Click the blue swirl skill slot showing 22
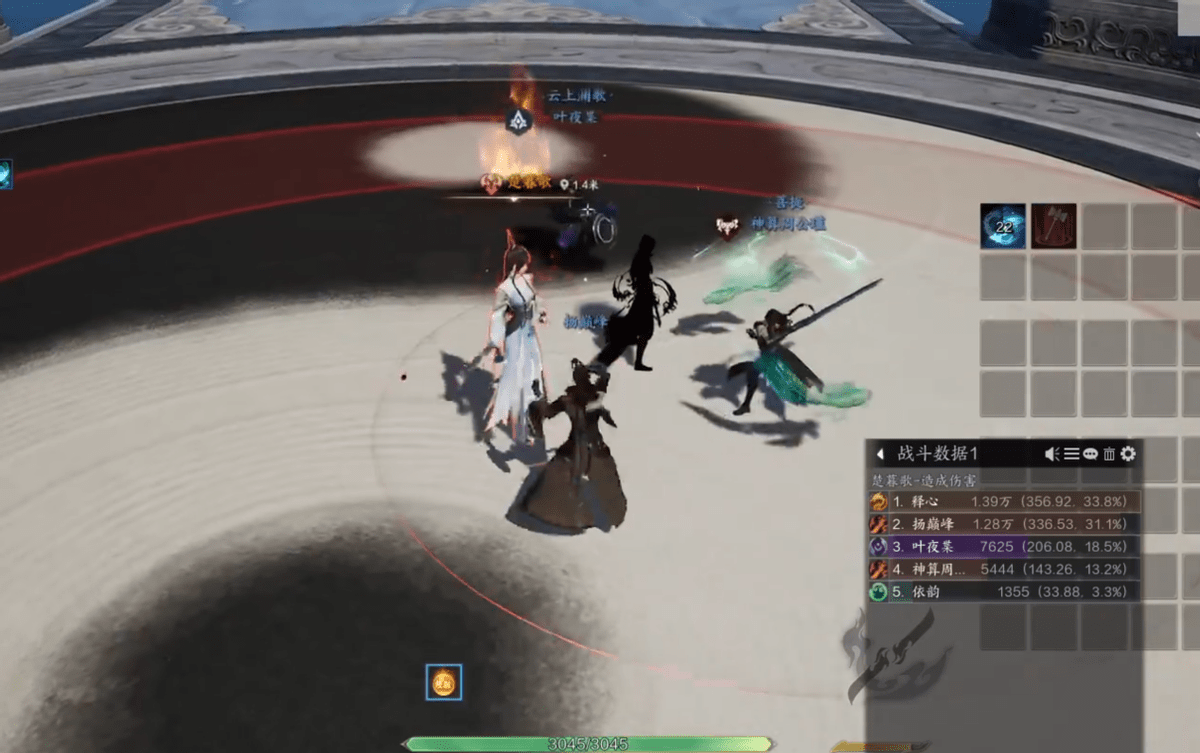The height and width of the screenshot is (753, 1200). coord(1003,226)
